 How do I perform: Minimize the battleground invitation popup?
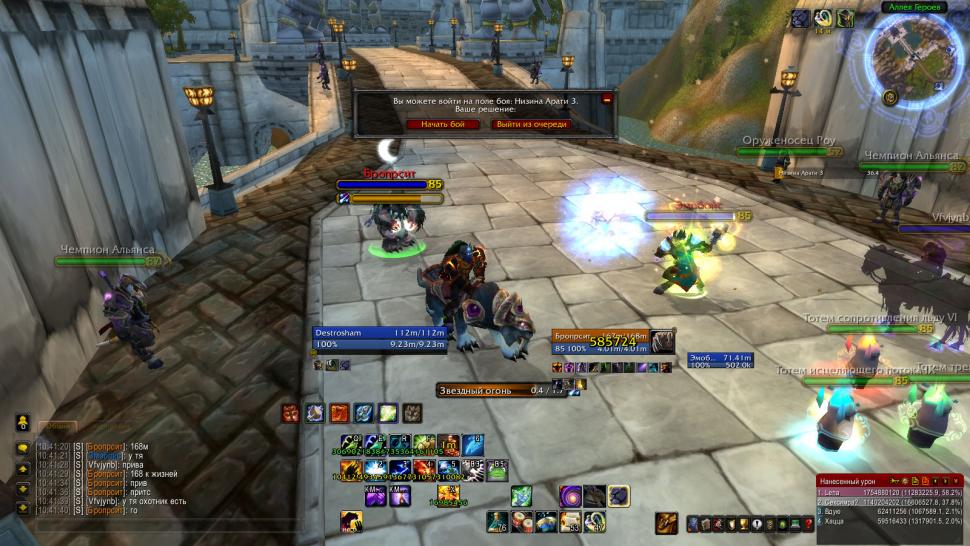606,100
